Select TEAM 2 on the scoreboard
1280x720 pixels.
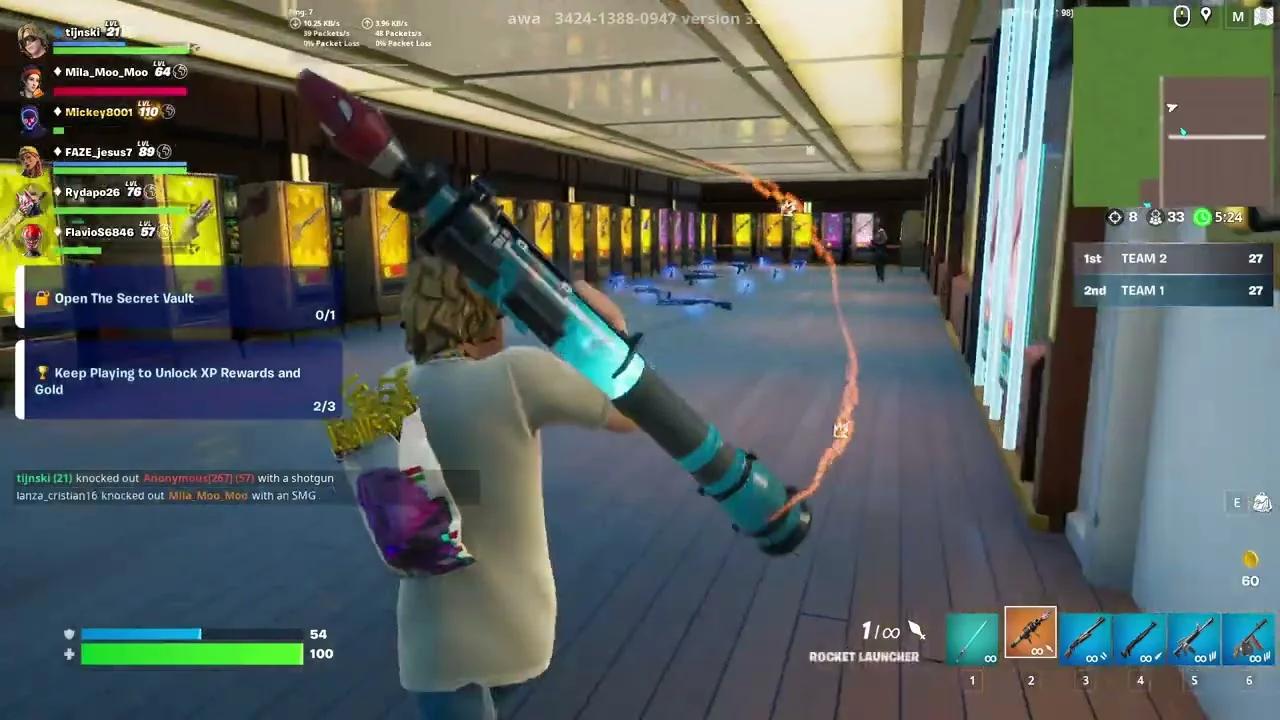pos(1170,258)
